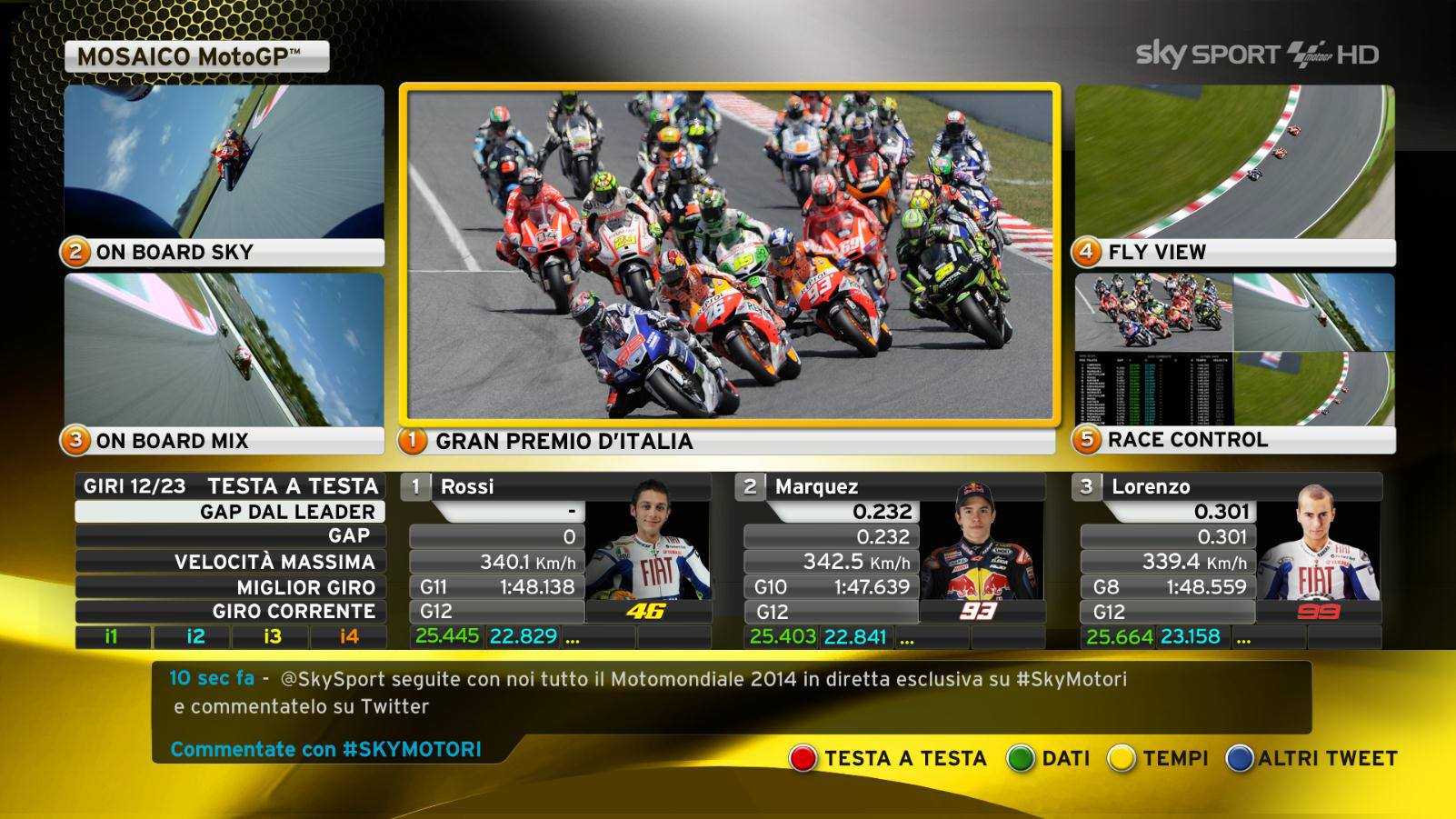Open the RACE CONTROL feed number 5 icon
1456x819 pixels.
(1088, 440)
